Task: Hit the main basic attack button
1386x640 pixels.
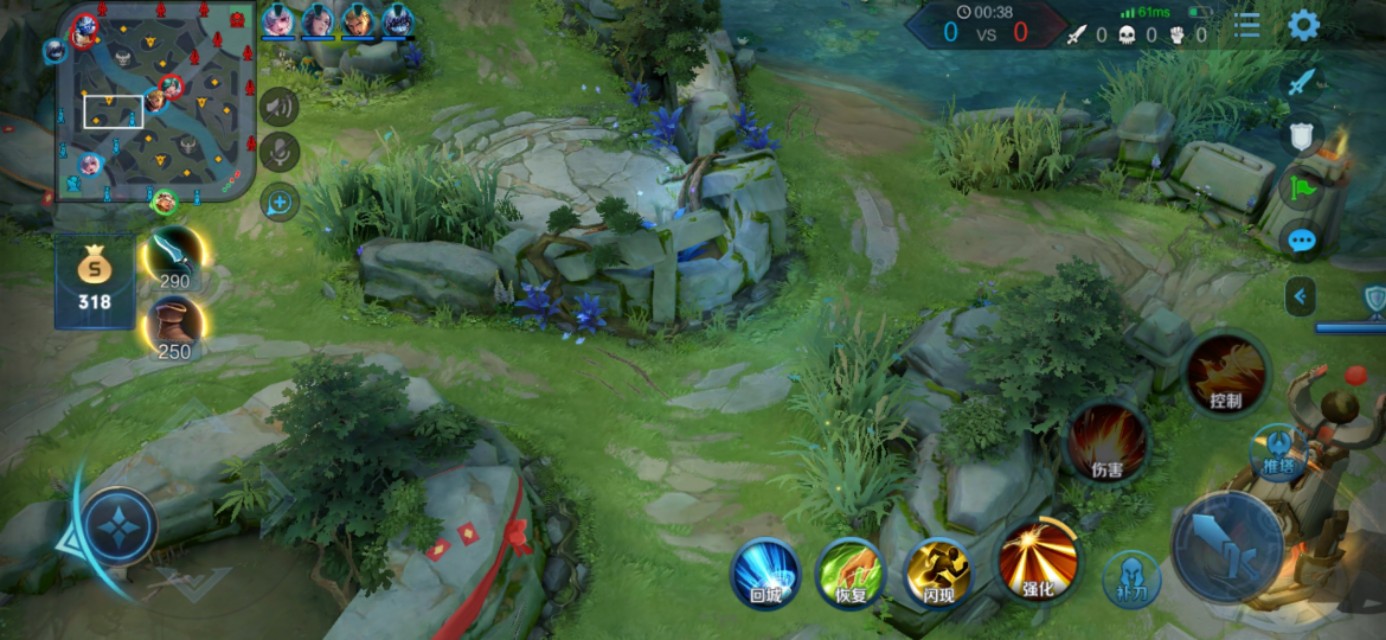Action: point(1227,547)
